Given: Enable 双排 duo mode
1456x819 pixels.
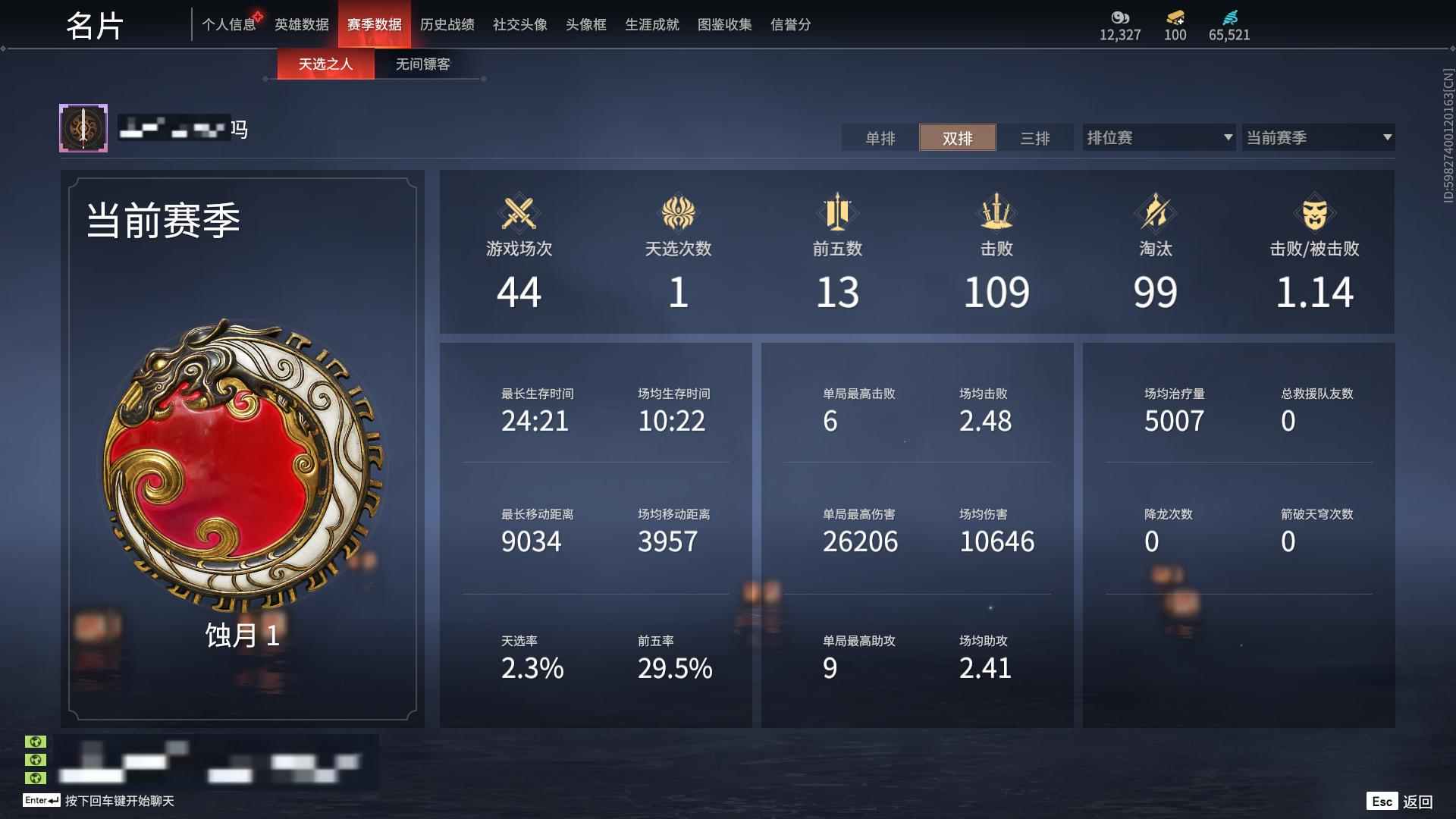Looking at the screenshot, I should click(957, 138).
